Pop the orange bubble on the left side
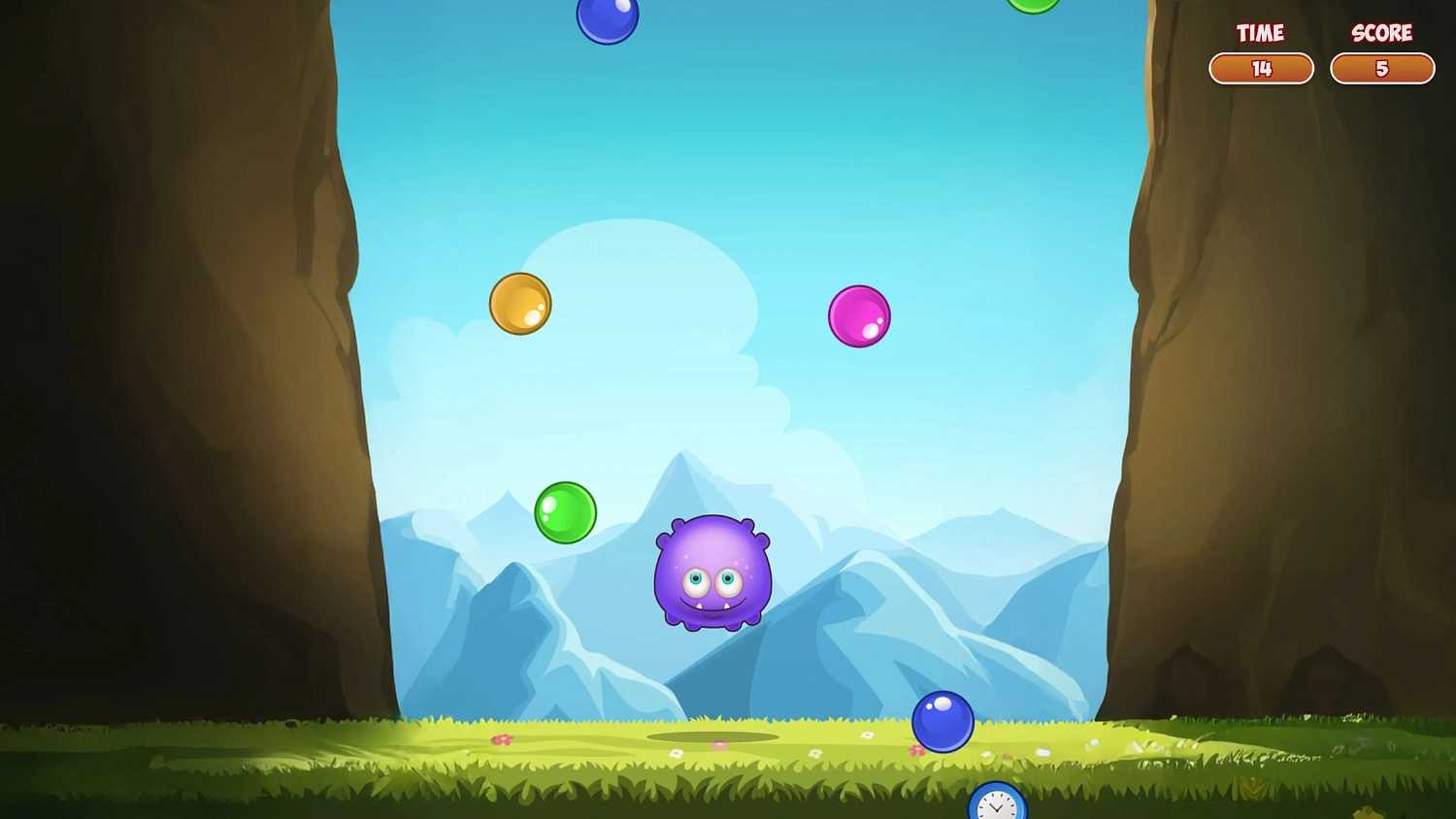The image size is (1456, 819). pyautogui.click(x=520, y=304)
